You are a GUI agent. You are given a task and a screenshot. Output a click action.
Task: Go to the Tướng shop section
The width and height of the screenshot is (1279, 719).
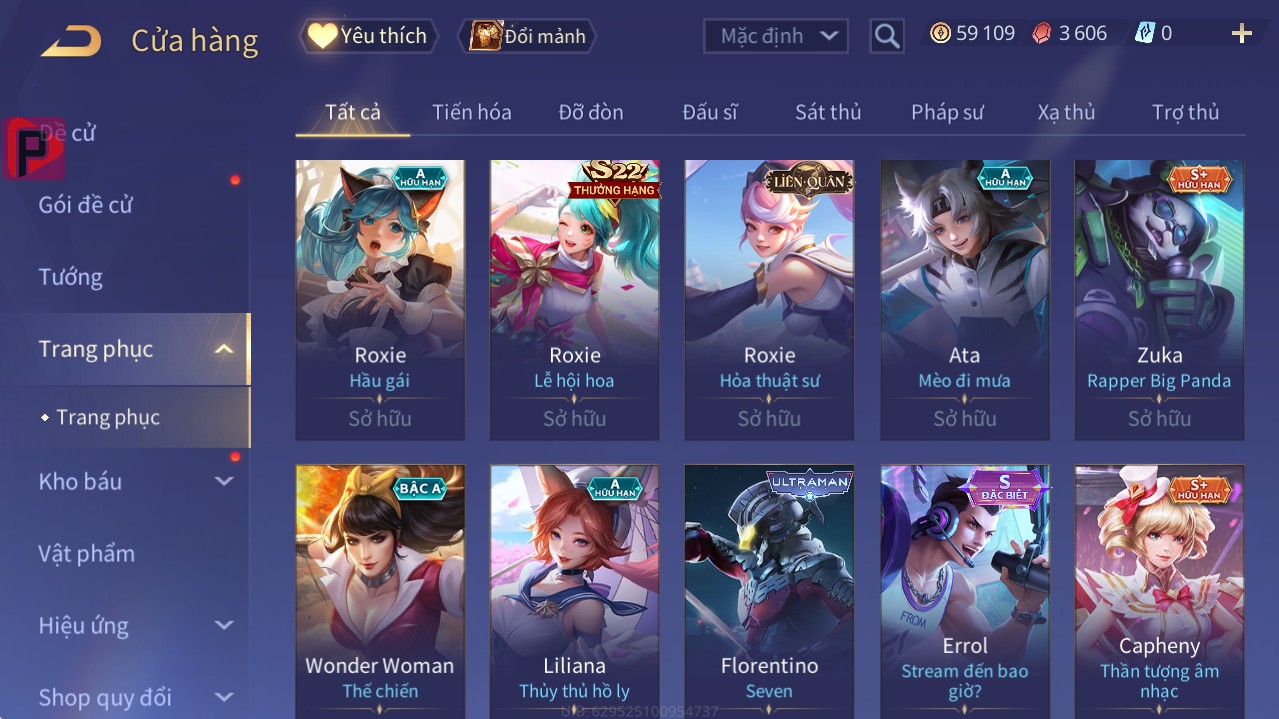coord(71,277)
